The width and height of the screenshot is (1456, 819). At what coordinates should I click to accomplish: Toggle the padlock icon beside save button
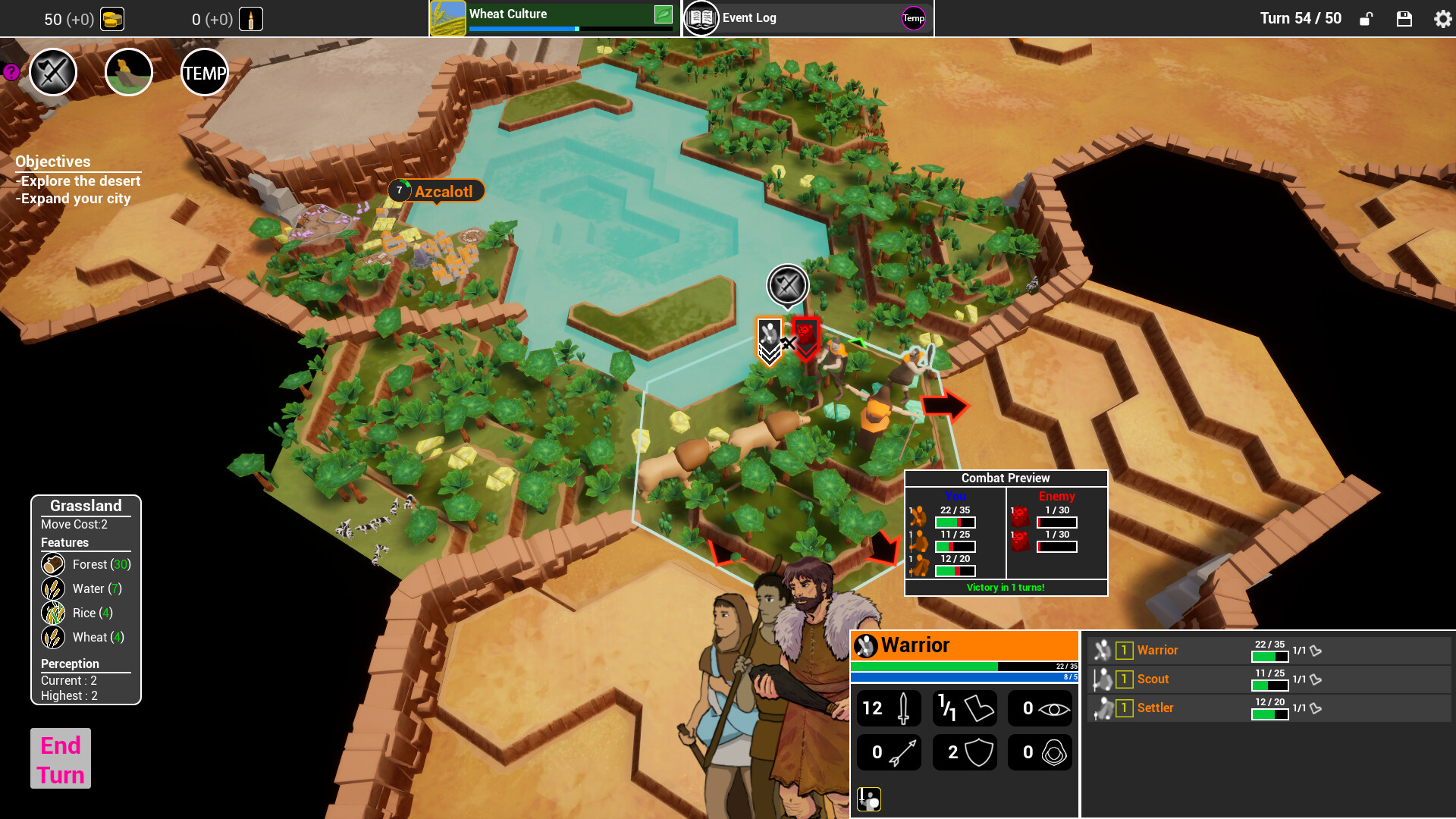[x=1366, y=19]
